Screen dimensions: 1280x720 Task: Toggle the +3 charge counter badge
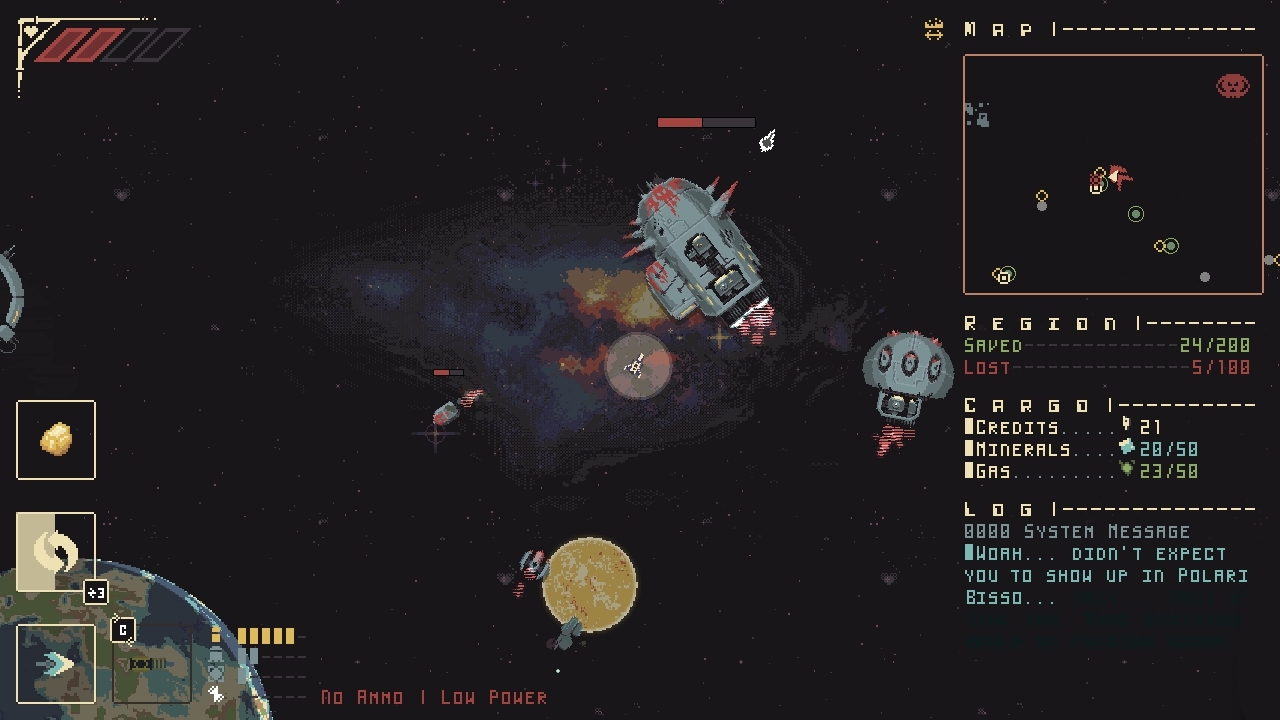(96, 591)
